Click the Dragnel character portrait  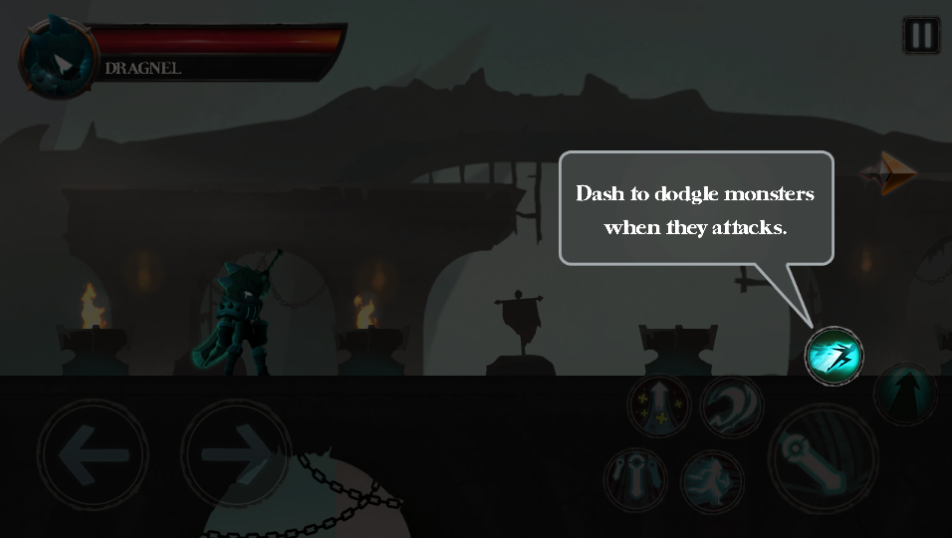click(x=60, y=58)
